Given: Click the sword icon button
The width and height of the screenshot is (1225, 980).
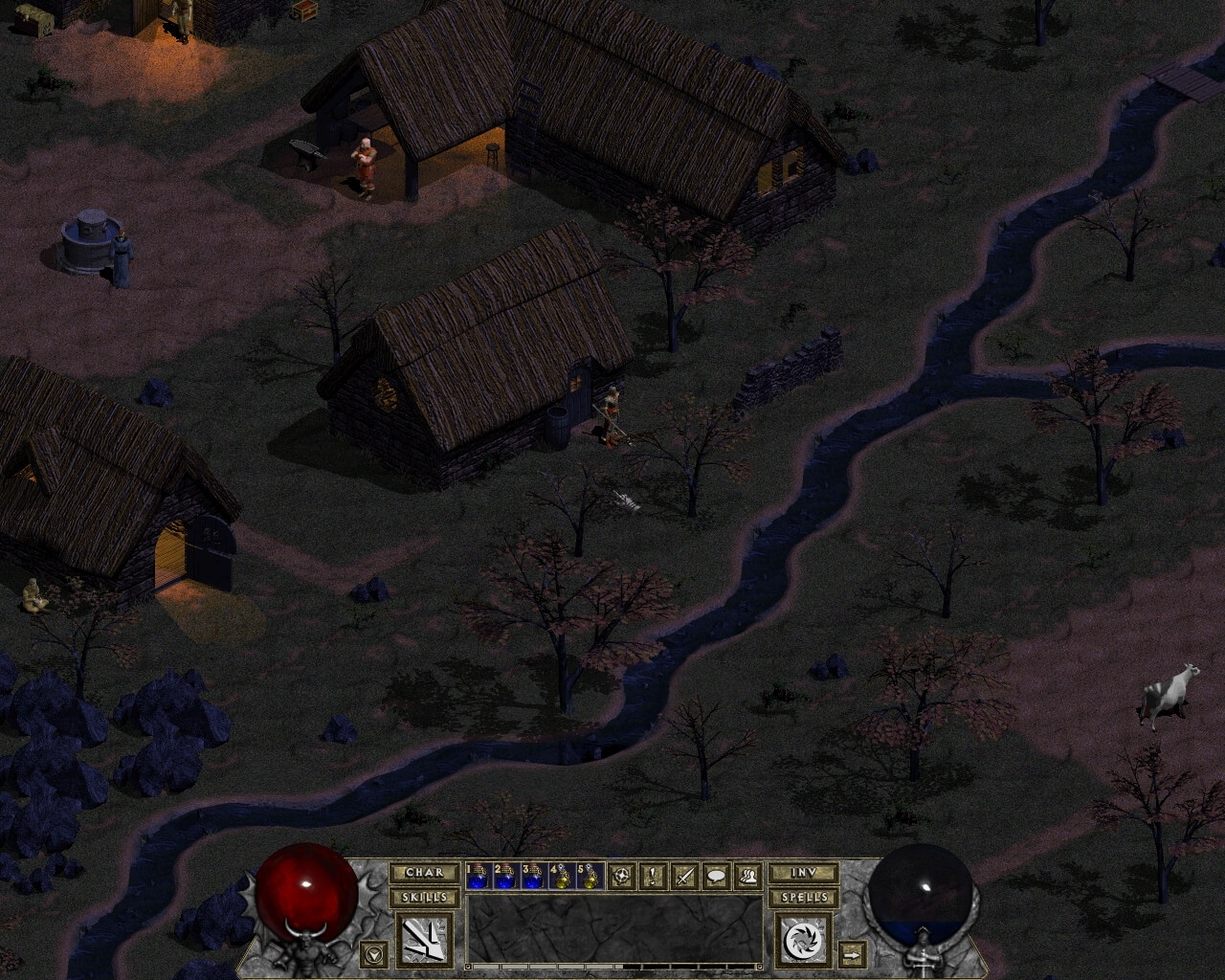Looking at the screenshot, I should pyautogui.click(x=684, y=875).
